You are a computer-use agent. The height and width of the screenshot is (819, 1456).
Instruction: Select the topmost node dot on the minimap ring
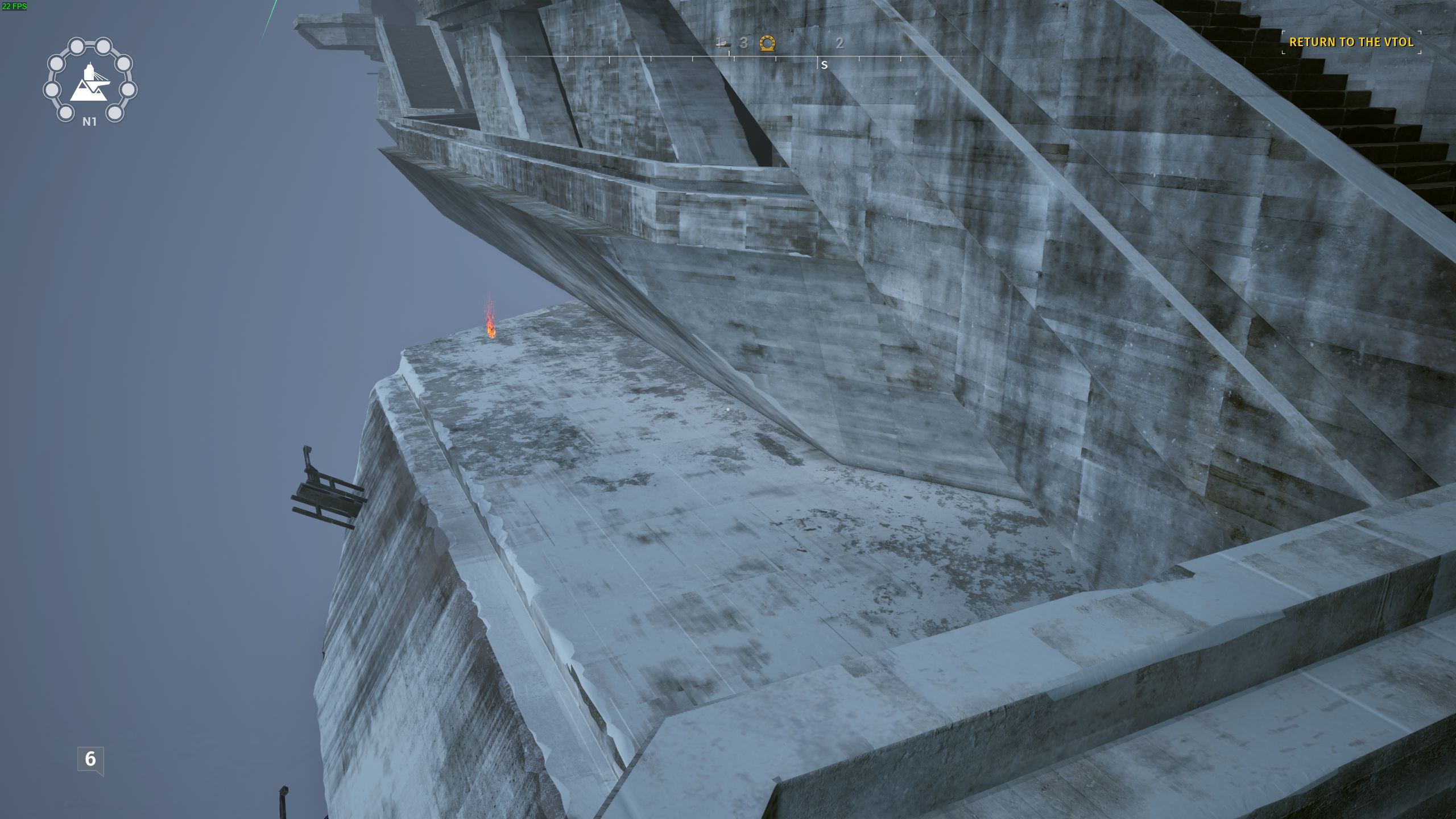(77, 45)
